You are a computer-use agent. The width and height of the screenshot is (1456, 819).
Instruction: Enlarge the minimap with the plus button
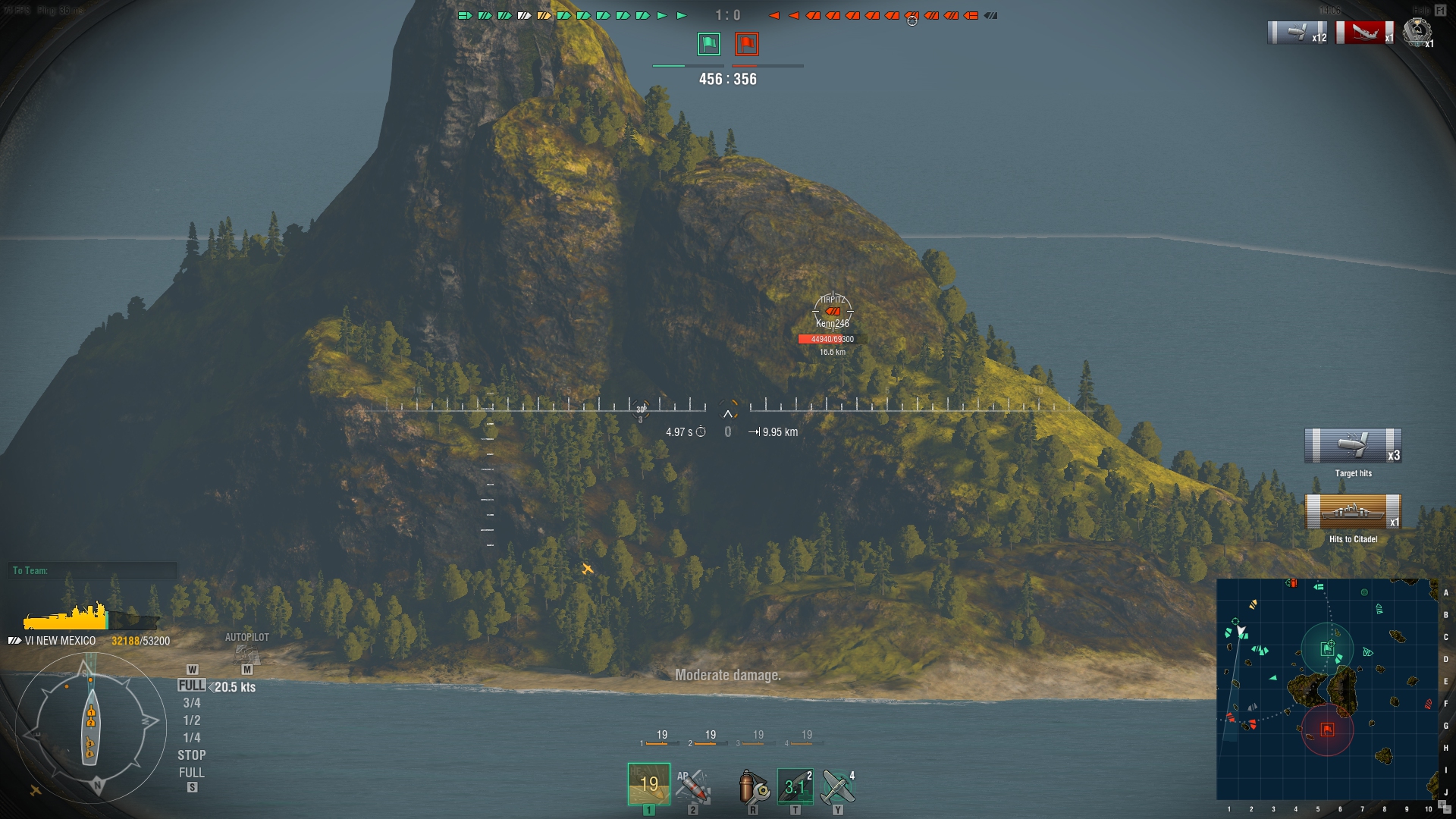coord(1441,804)
